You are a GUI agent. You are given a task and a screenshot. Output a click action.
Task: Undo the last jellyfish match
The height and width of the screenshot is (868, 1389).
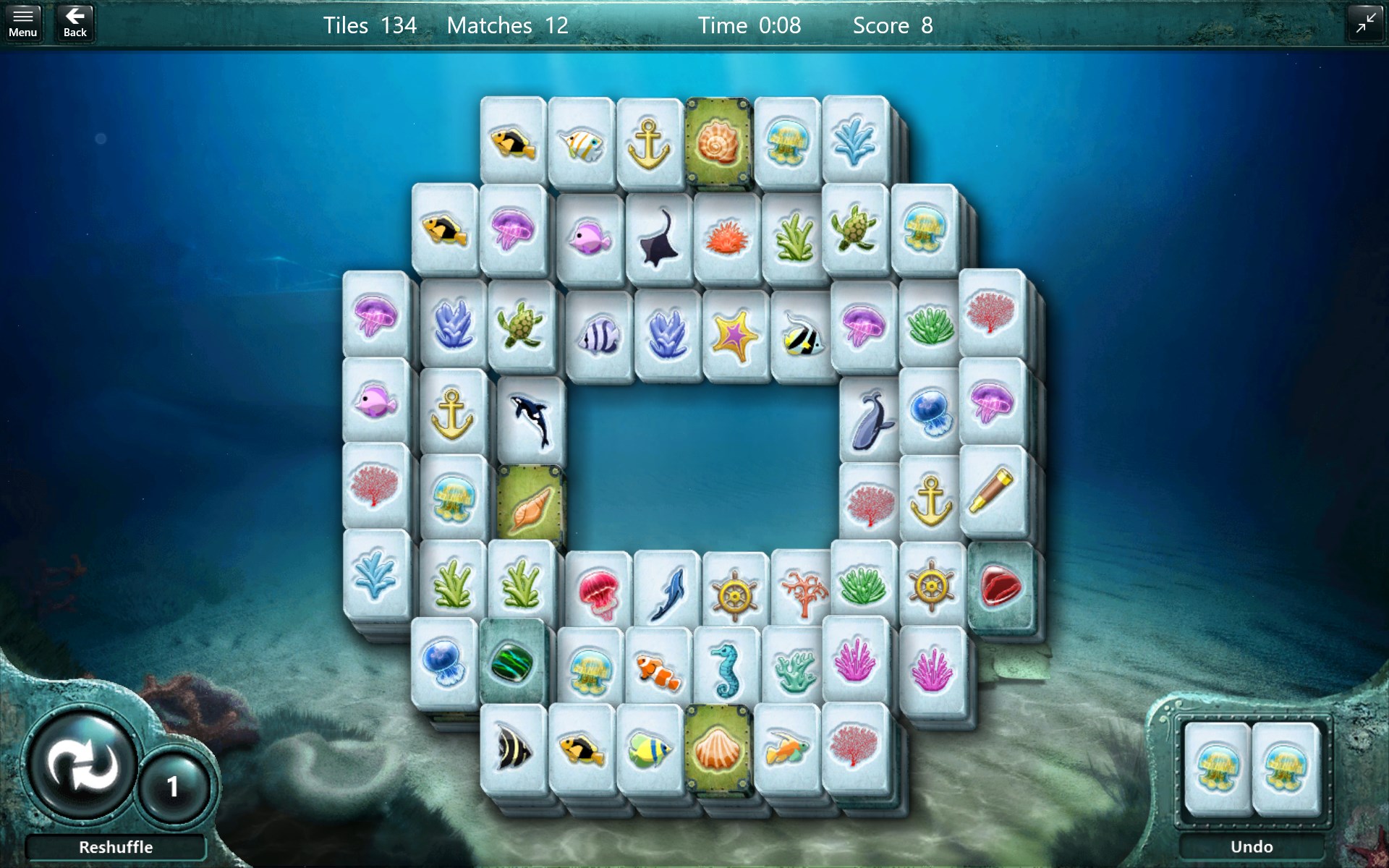pyautogui.click(x=1254, y=846)
